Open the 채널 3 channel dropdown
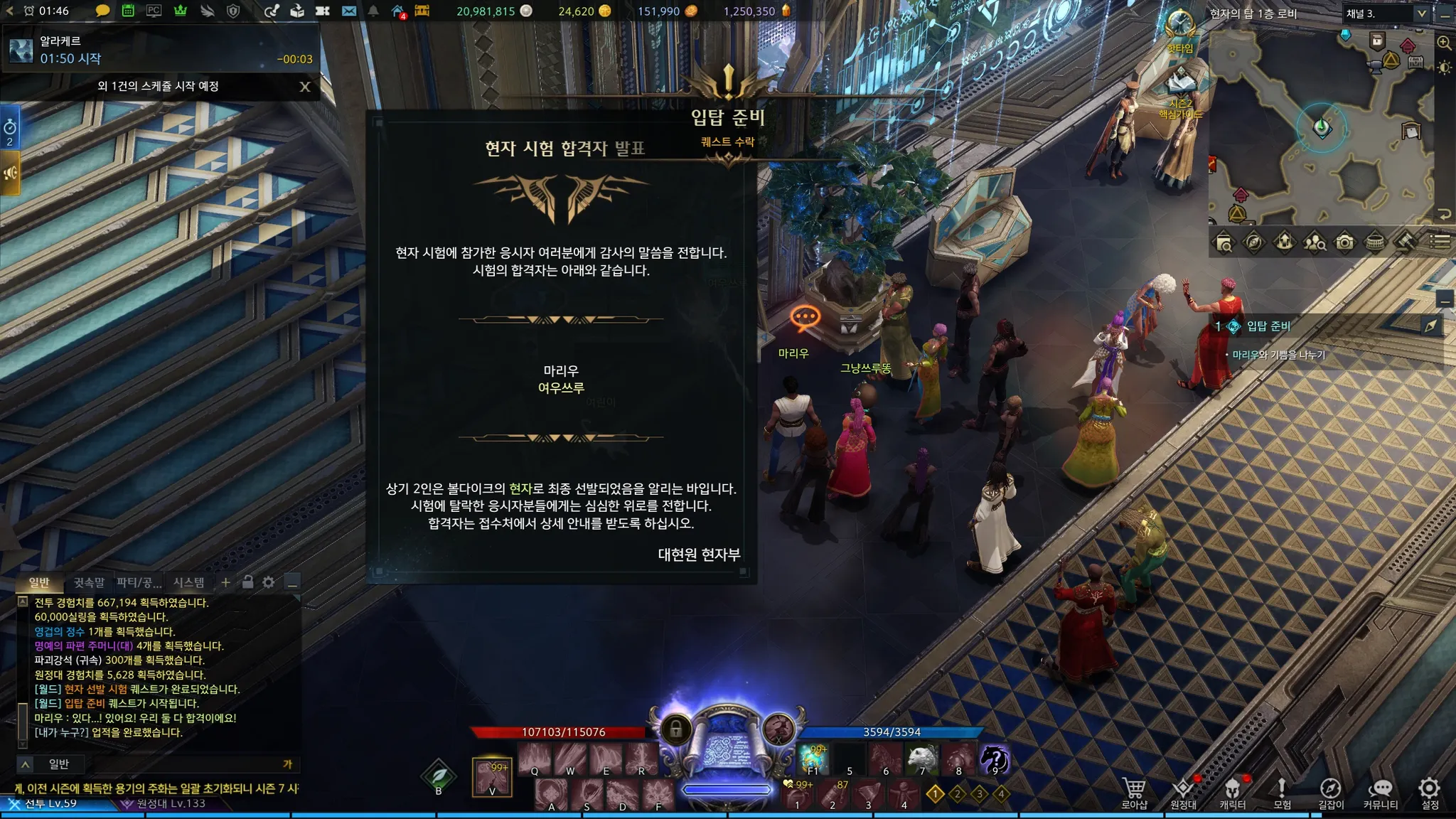This screenshot has width=1456, height=819. 1386,14
